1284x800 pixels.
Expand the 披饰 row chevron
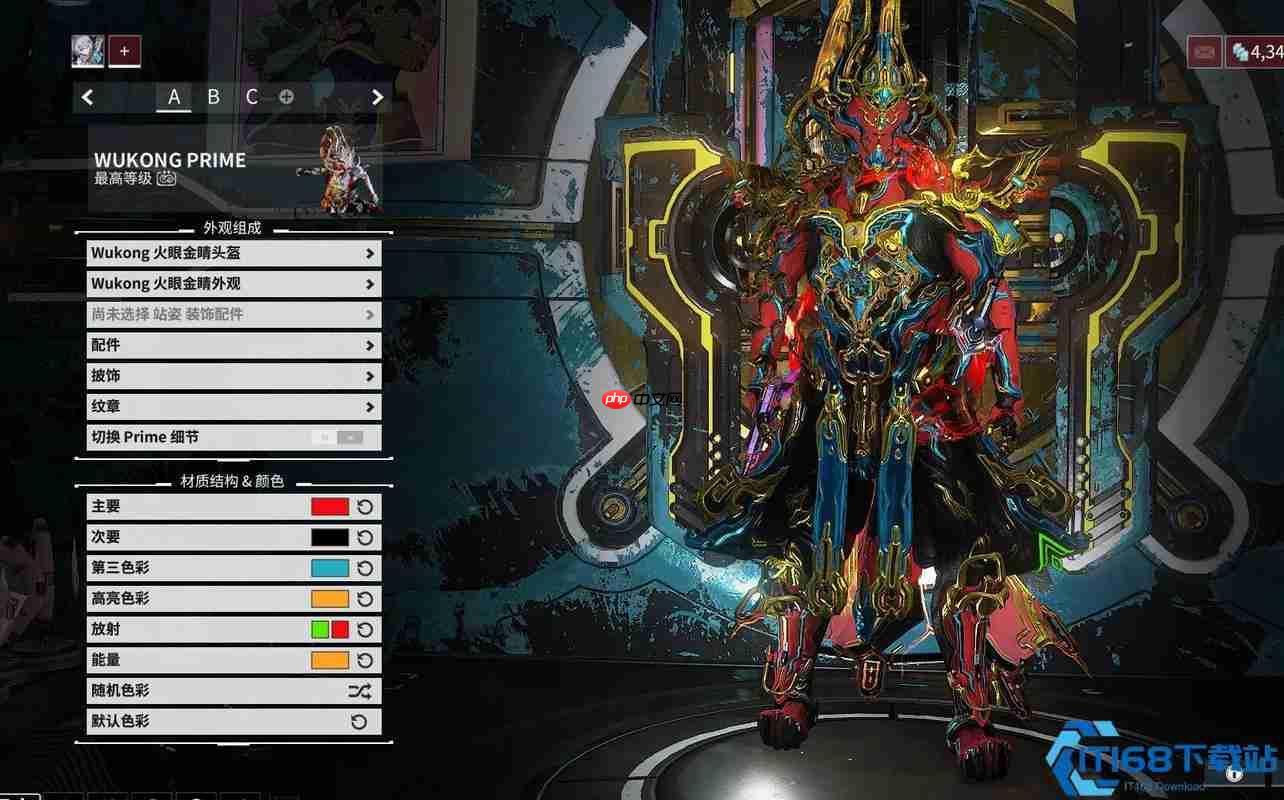(370, 376)
